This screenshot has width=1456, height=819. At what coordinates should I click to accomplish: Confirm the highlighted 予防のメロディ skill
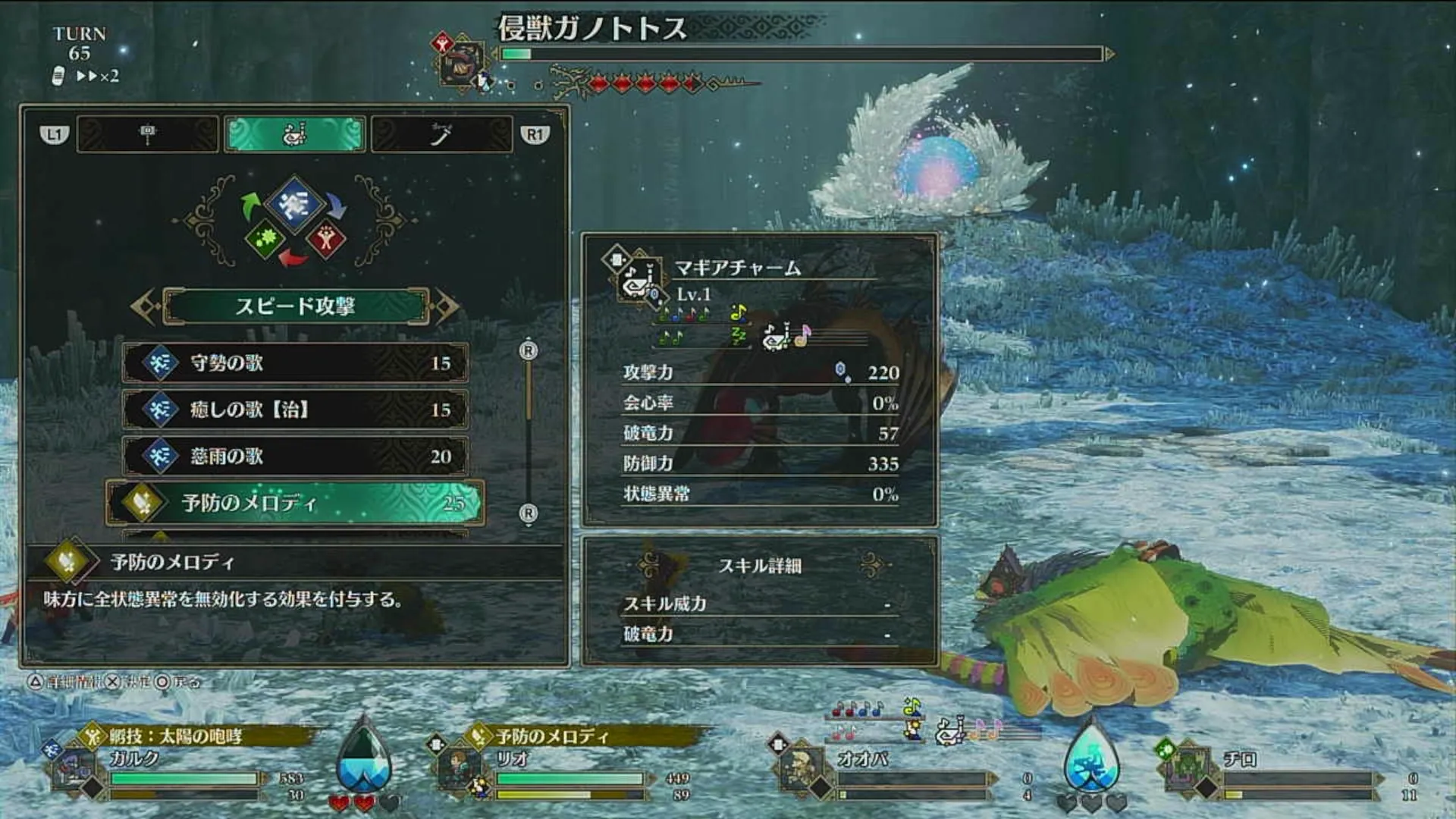[x=295, y=502]
